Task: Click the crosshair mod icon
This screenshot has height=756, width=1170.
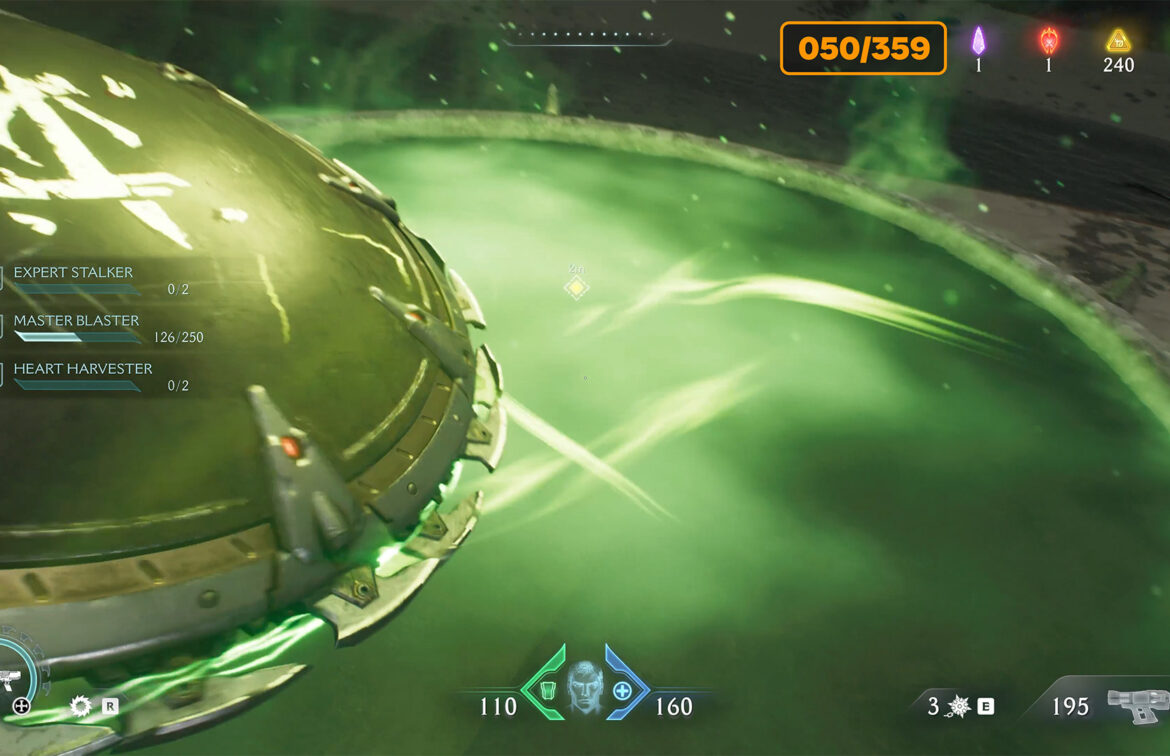Action: pyautogui.click(x=21, y=706)
